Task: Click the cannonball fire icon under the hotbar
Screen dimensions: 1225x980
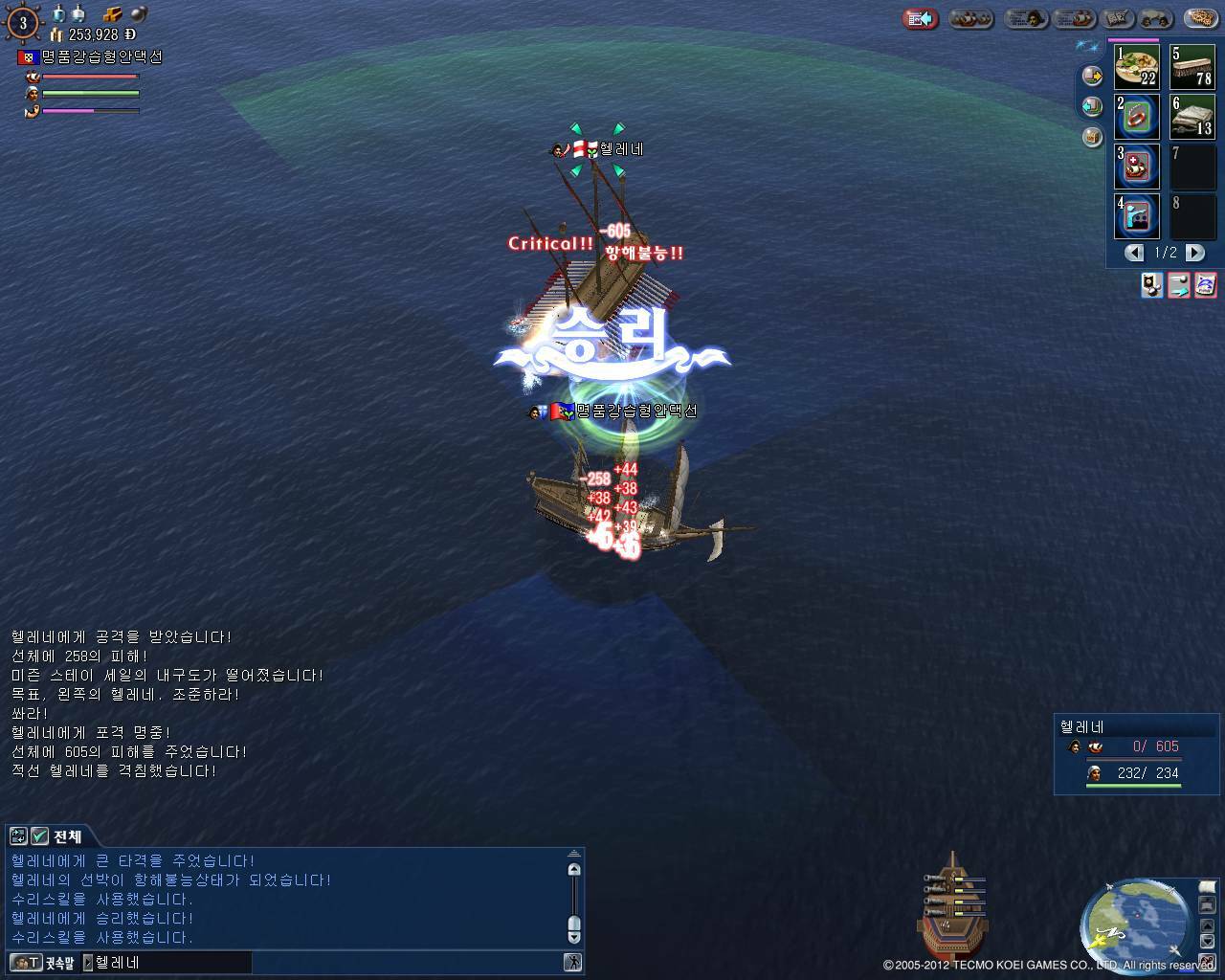Action: (x=1152, y=284)
